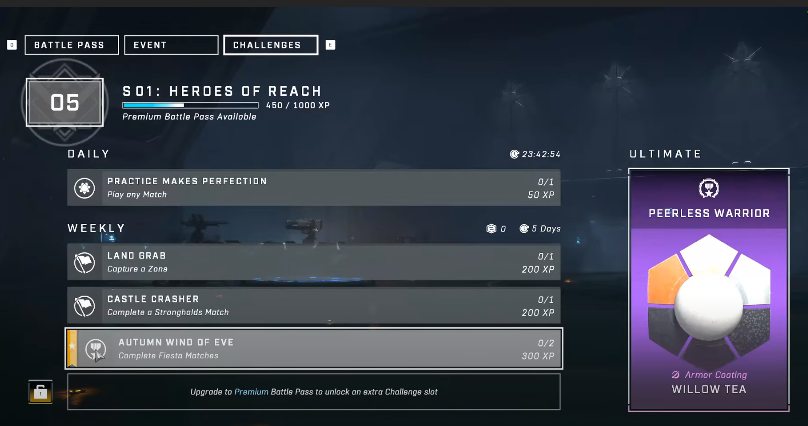The image size is (808, 426).
Task: Open the level 05 battle pass emblem
Action: (65, 102)
